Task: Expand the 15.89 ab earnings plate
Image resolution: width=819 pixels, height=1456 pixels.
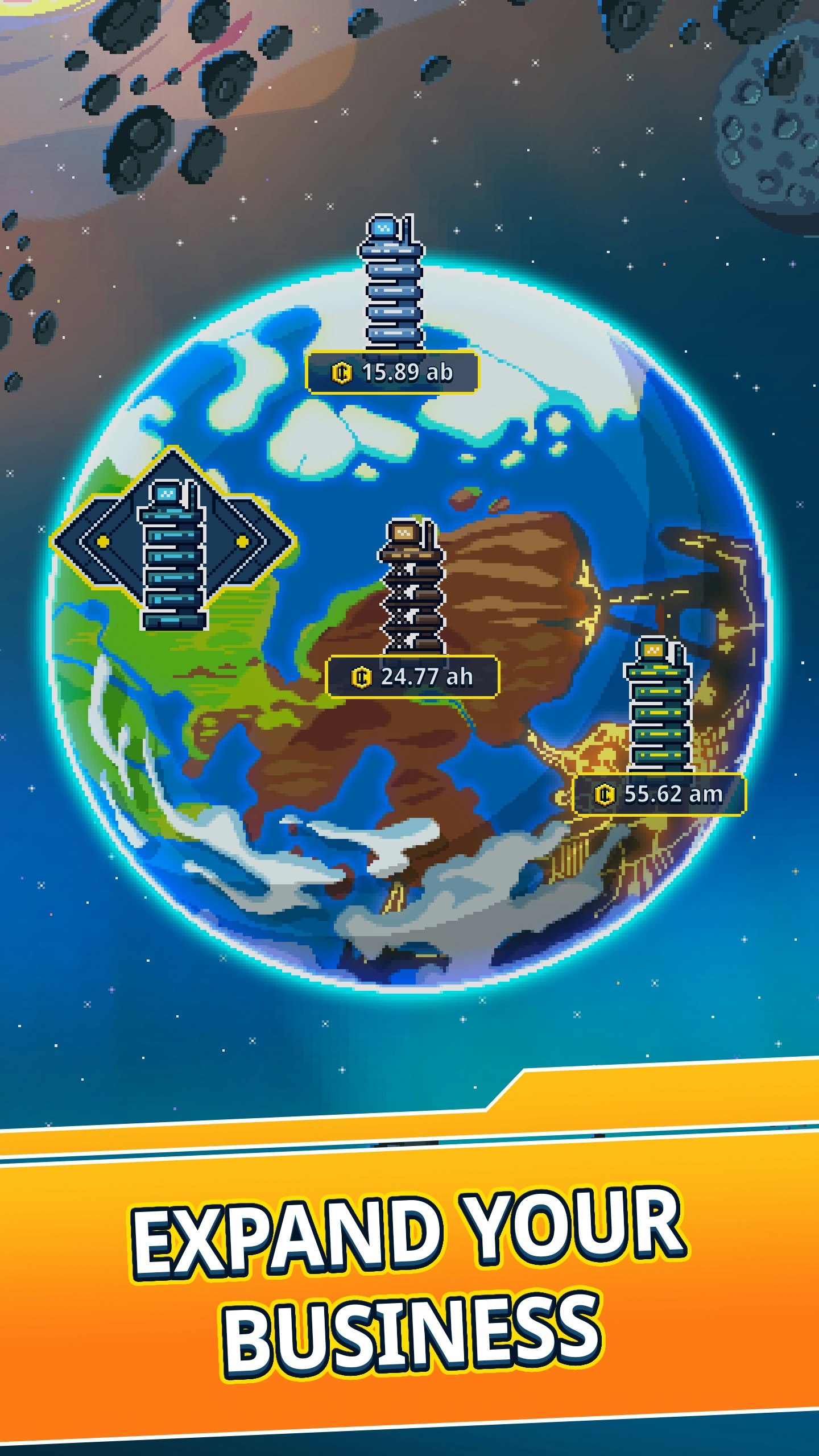Action: pyautogui.click(x=392, y=373)
